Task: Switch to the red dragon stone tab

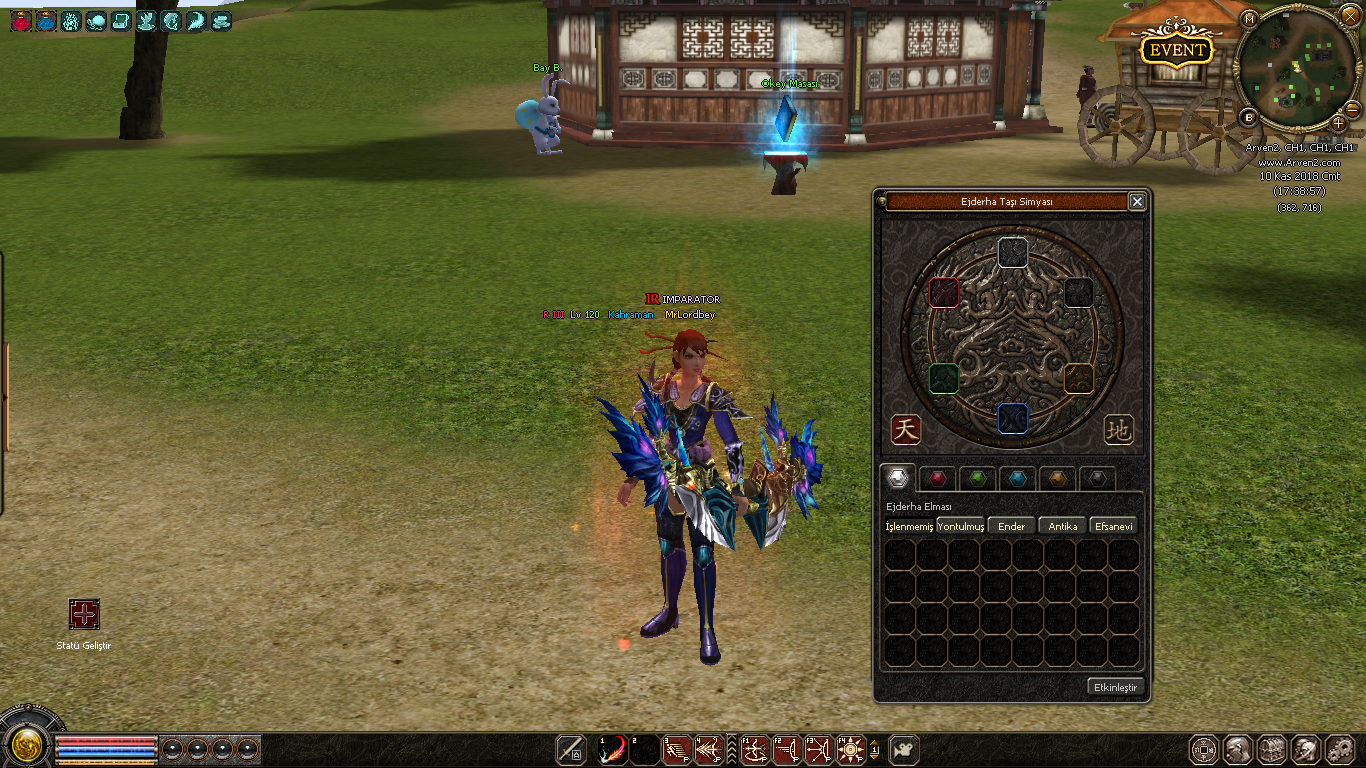Action: pos(937,478)
